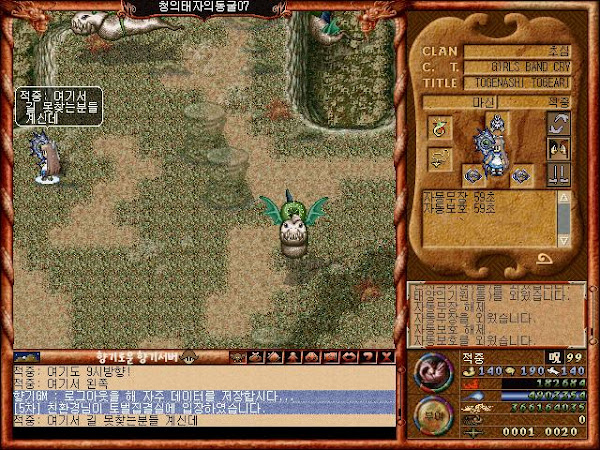Image resolution: width=600 pixels, height=450 pixels.
Task: Click the small landscape icon on the chat bar
Action: click(x=27, y=356)
